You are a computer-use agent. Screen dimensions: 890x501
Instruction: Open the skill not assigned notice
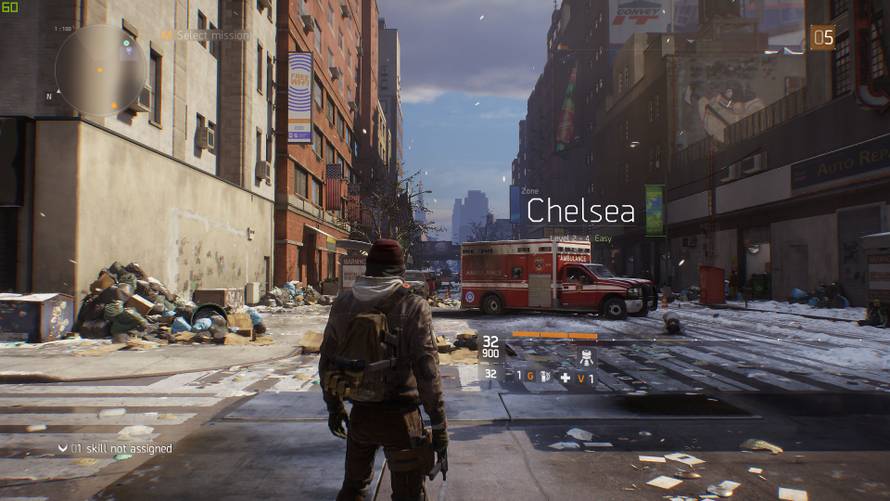(110, 448)
